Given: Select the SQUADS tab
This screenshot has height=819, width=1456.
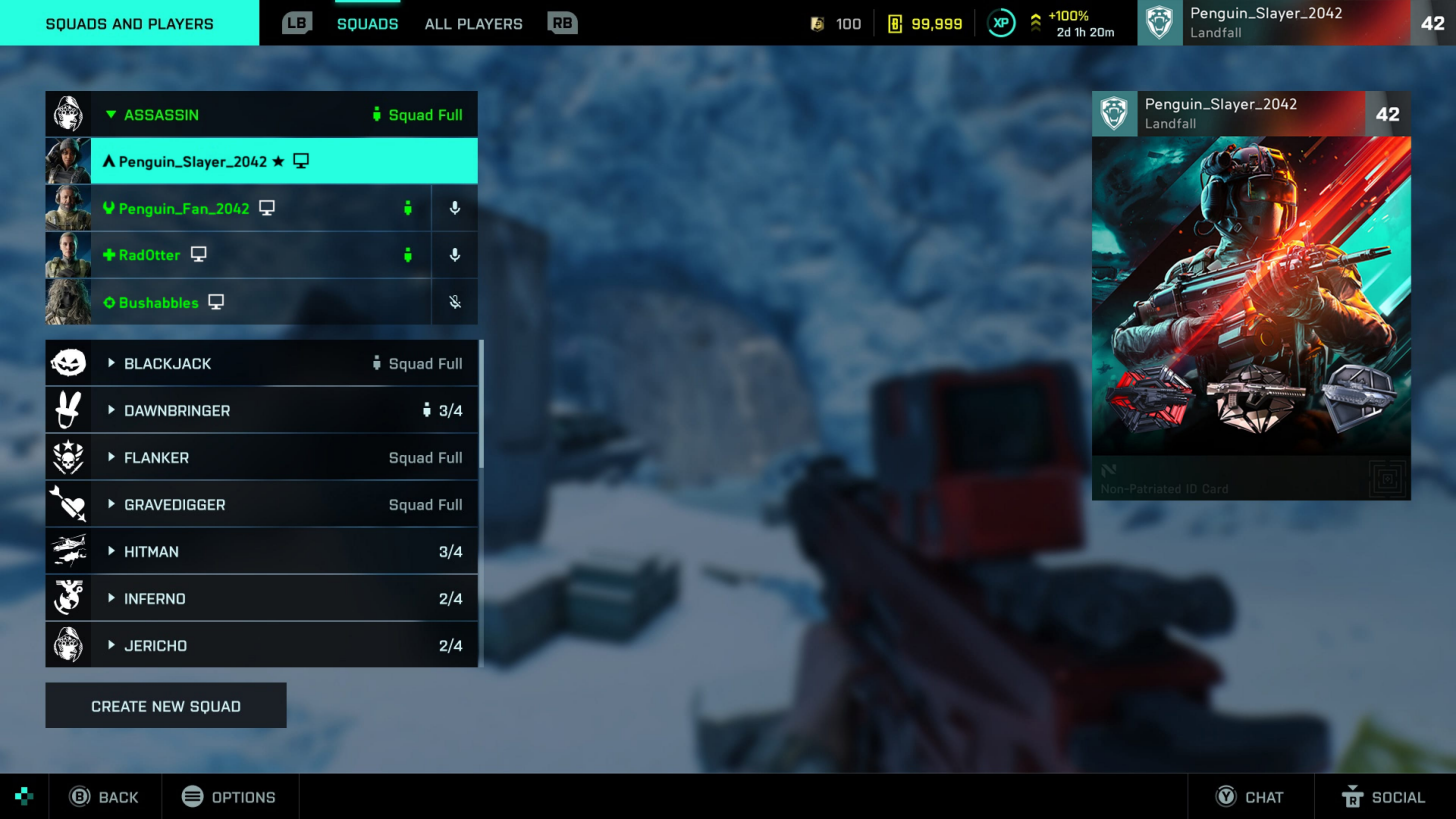Looking at the screenshot, I should tap(368, 23).
